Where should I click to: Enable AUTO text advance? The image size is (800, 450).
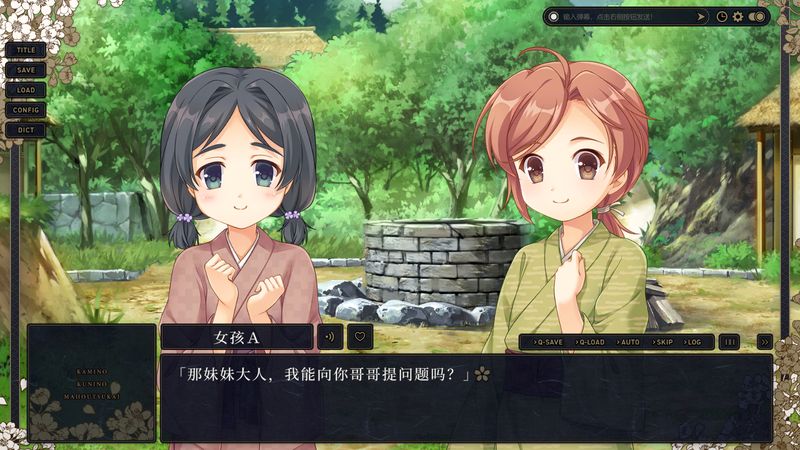pos(628,342)
